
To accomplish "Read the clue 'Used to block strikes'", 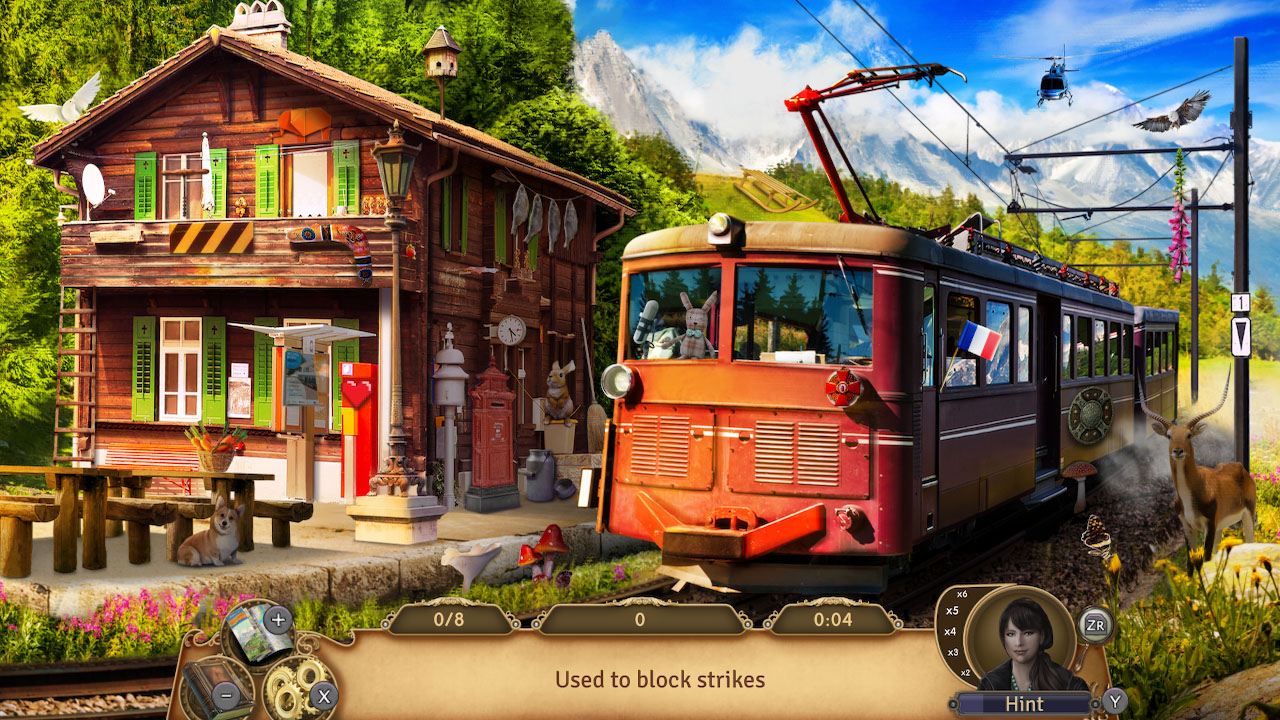I will click(x=660, y=680).
